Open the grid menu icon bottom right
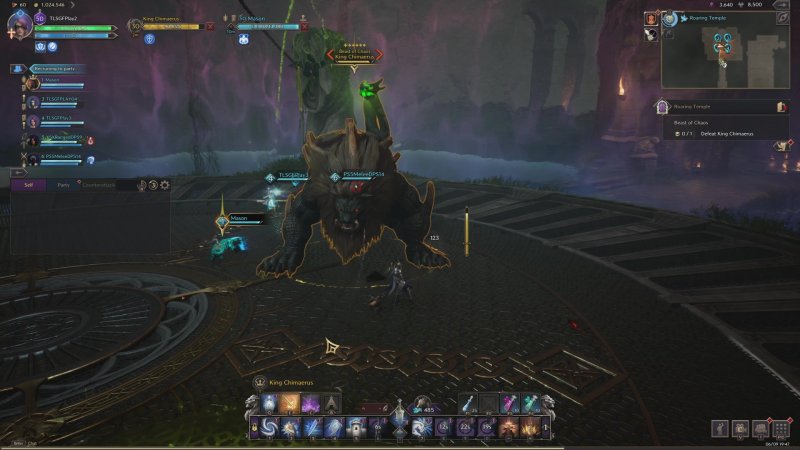This screenshot has height=450, width=800. click(x=781, y=428)
